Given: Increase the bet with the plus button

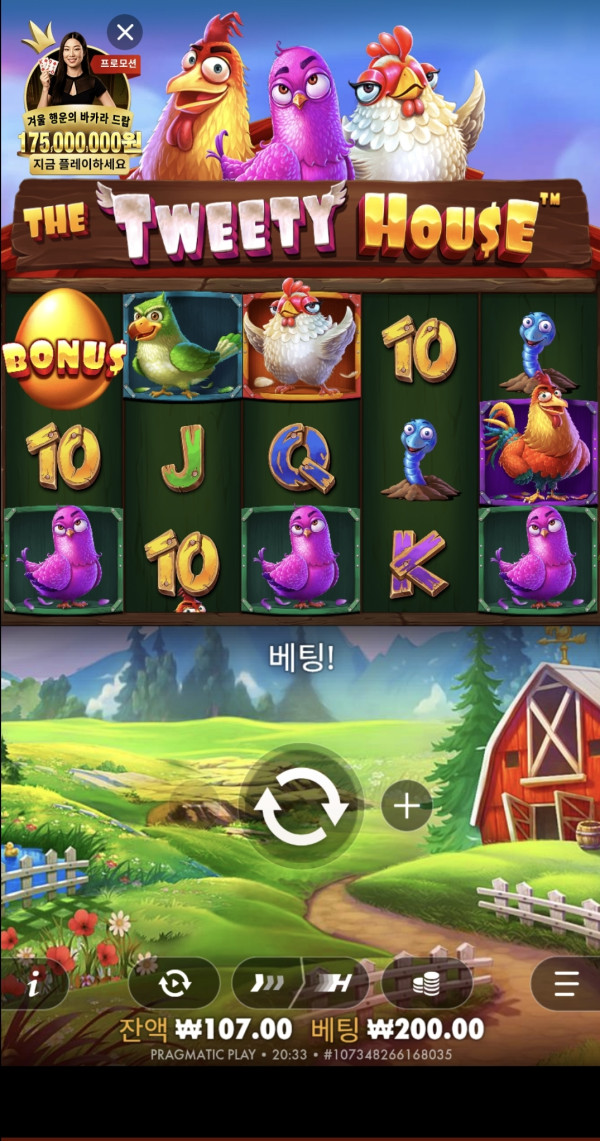Looking at the screenshot, I should tap(406, 805).
